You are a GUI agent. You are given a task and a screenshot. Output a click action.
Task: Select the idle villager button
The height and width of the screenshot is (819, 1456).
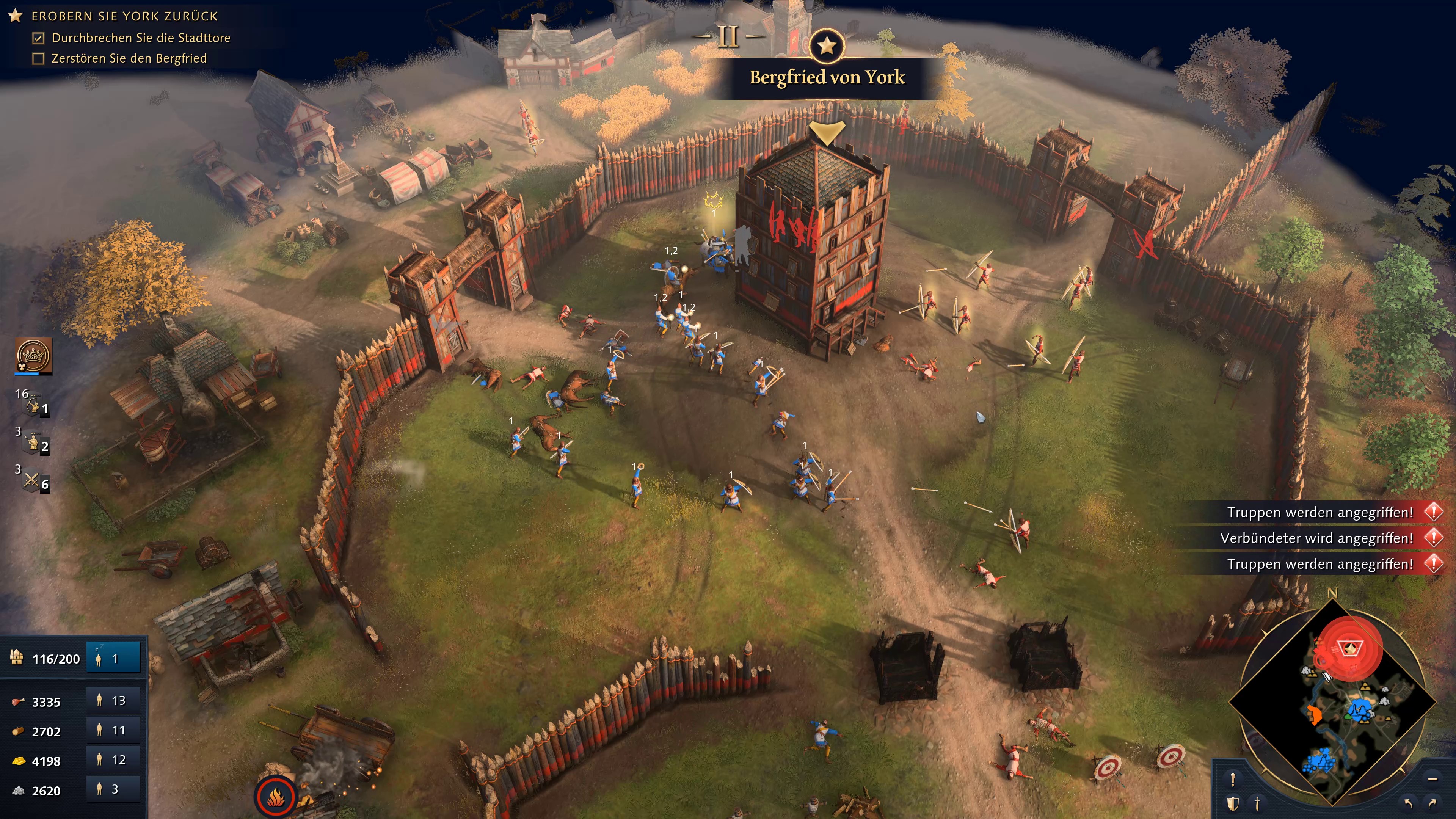click(x=113, y=658)
